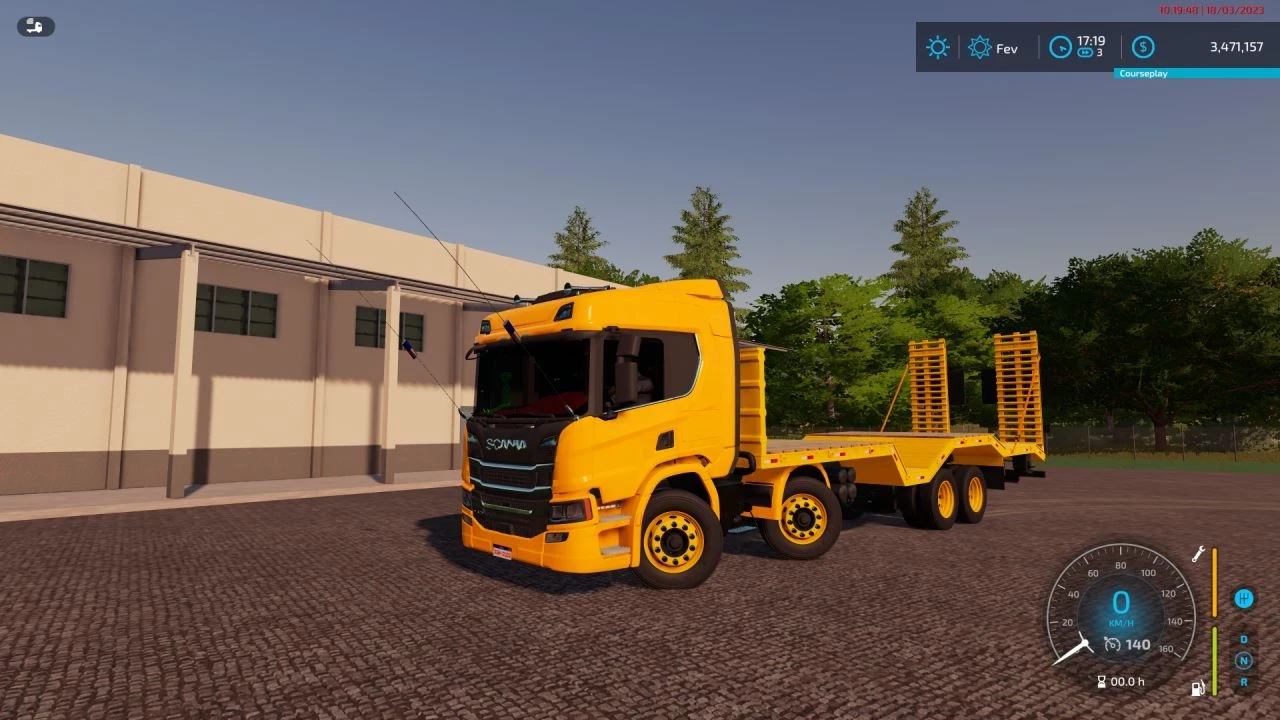Click the truck indicator icon in top-left corner

(x=34, y=26)
